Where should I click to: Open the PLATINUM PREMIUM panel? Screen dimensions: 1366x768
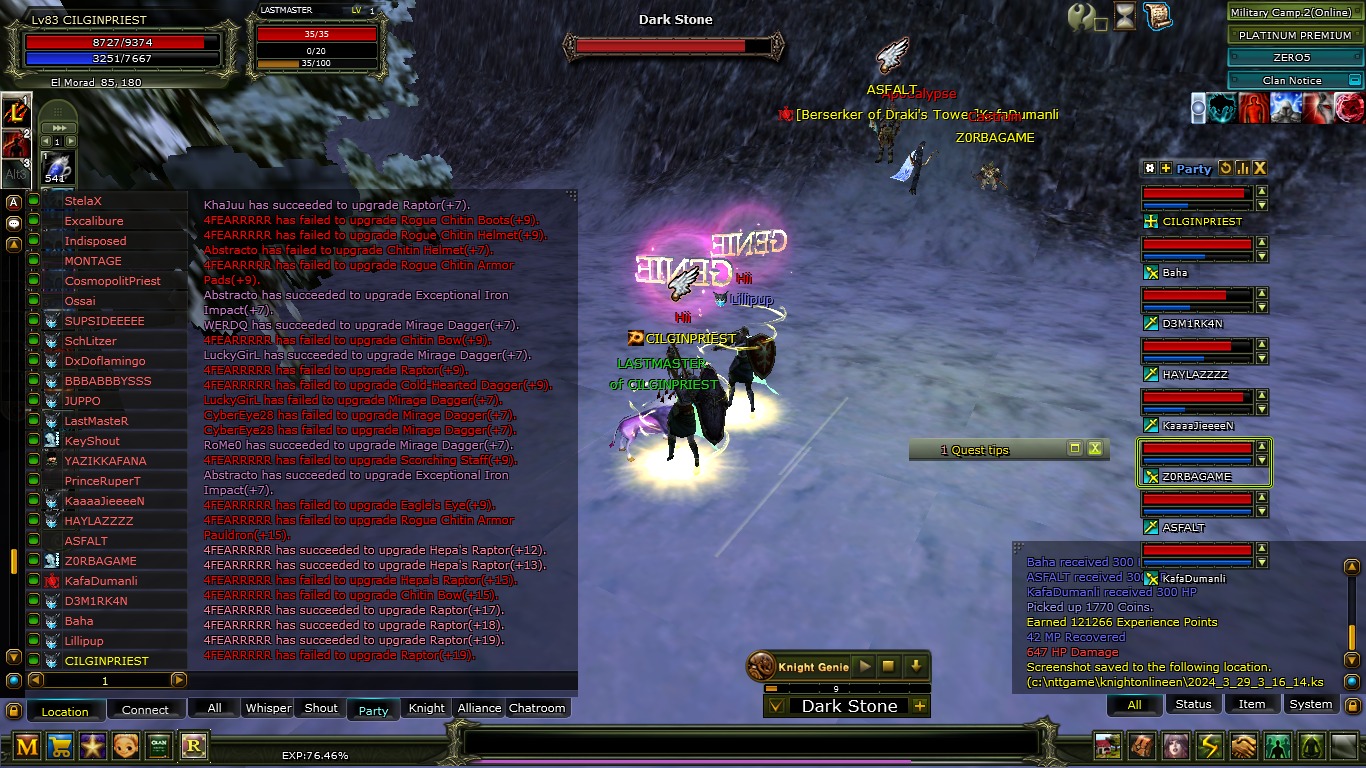[1295, 35]
